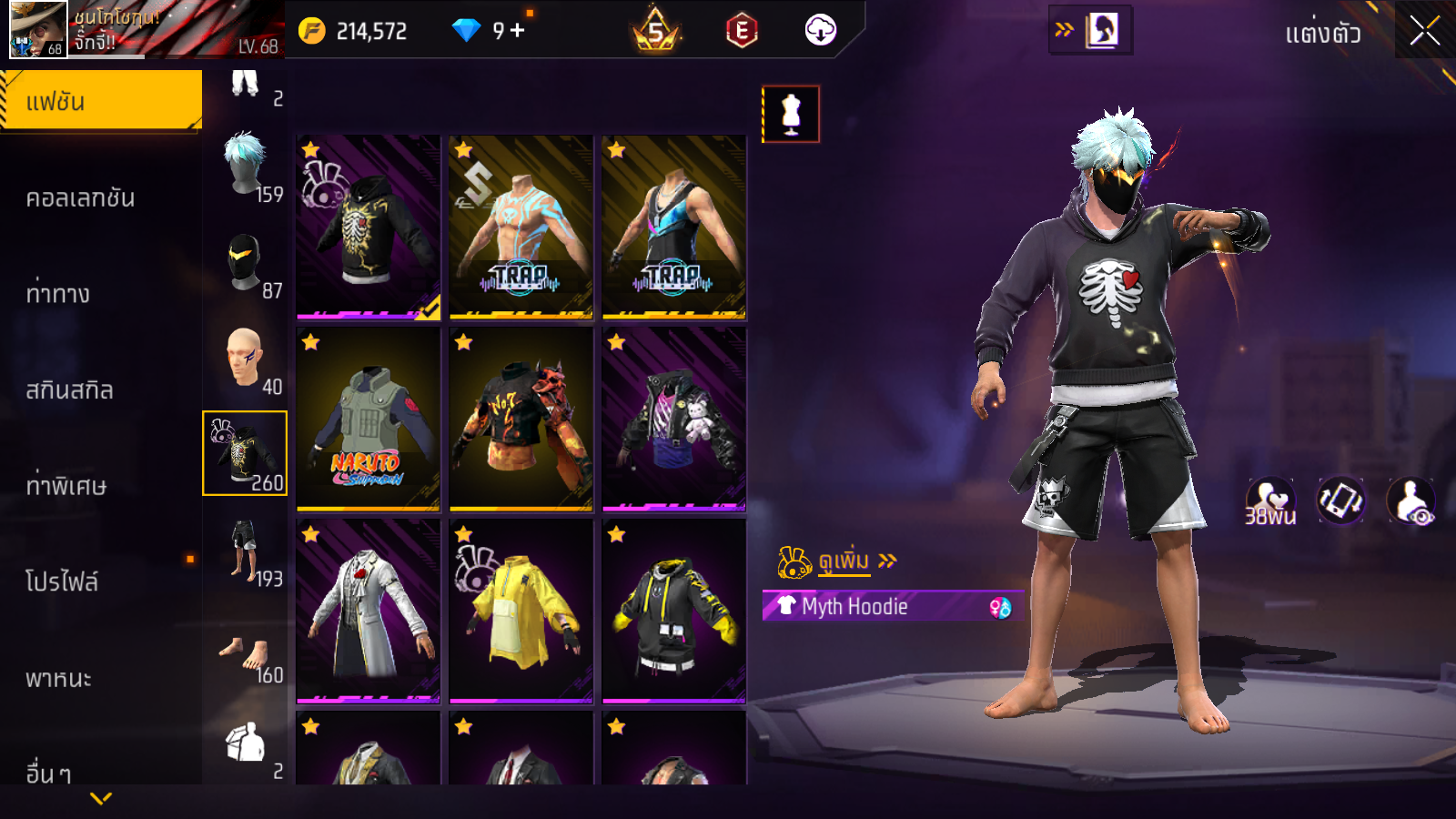Select the black mask category icon
This screenshot has width=1456, height=819.
click(x=246, y=262)
